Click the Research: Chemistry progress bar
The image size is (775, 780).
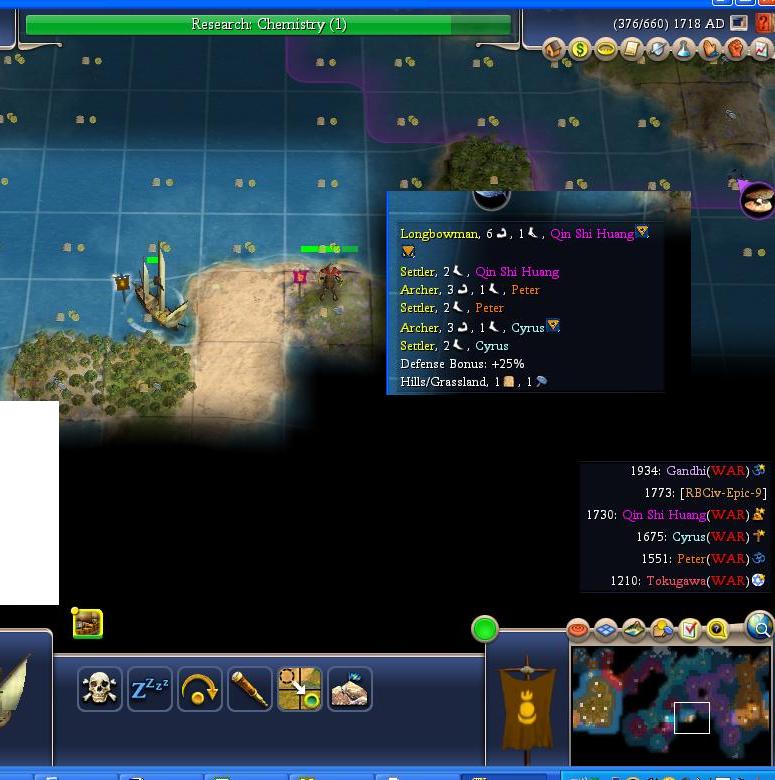click(268, 24)
